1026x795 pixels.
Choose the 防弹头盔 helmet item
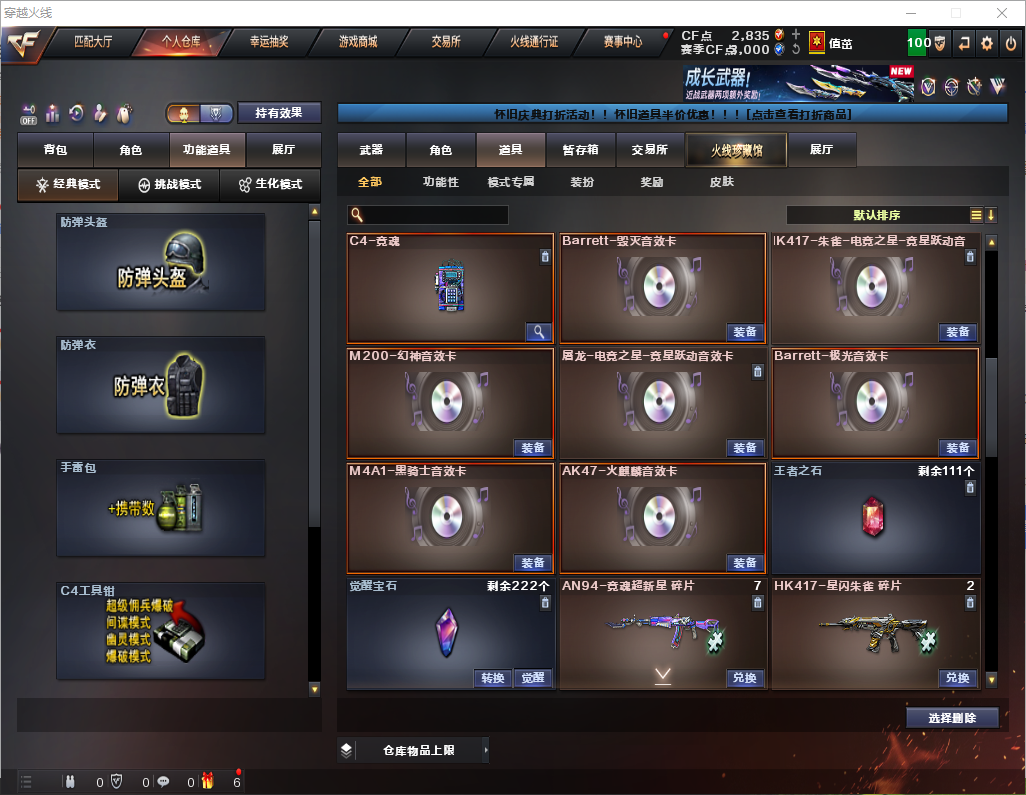coord(161,262)
